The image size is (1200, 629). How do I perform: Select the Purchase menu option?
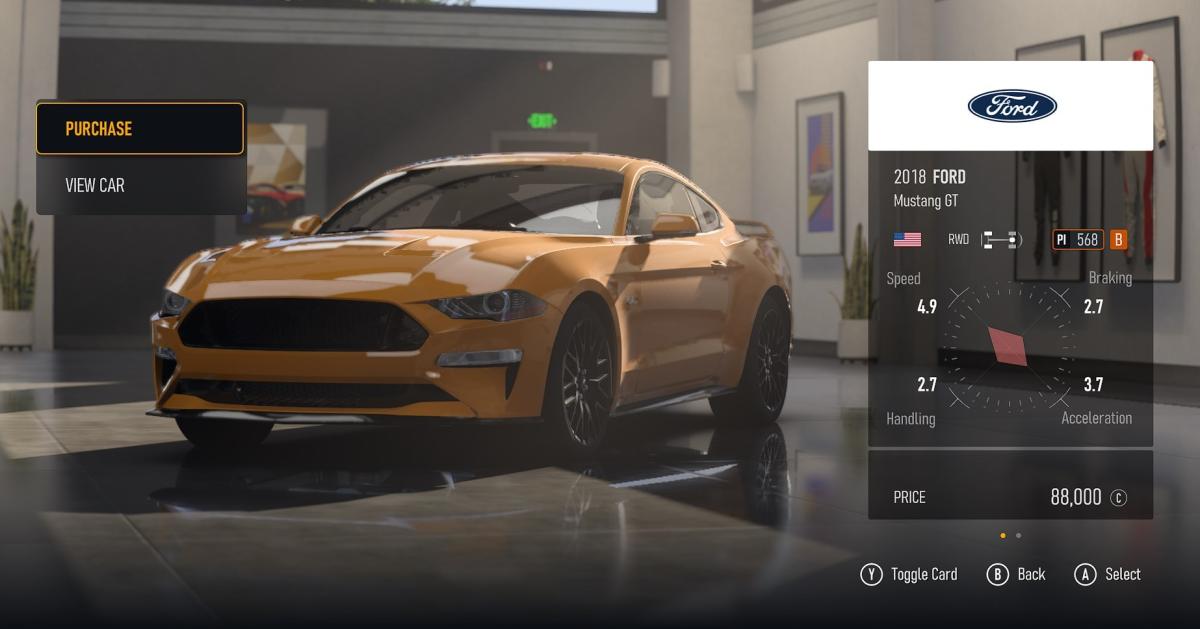[x=140, y=129]
